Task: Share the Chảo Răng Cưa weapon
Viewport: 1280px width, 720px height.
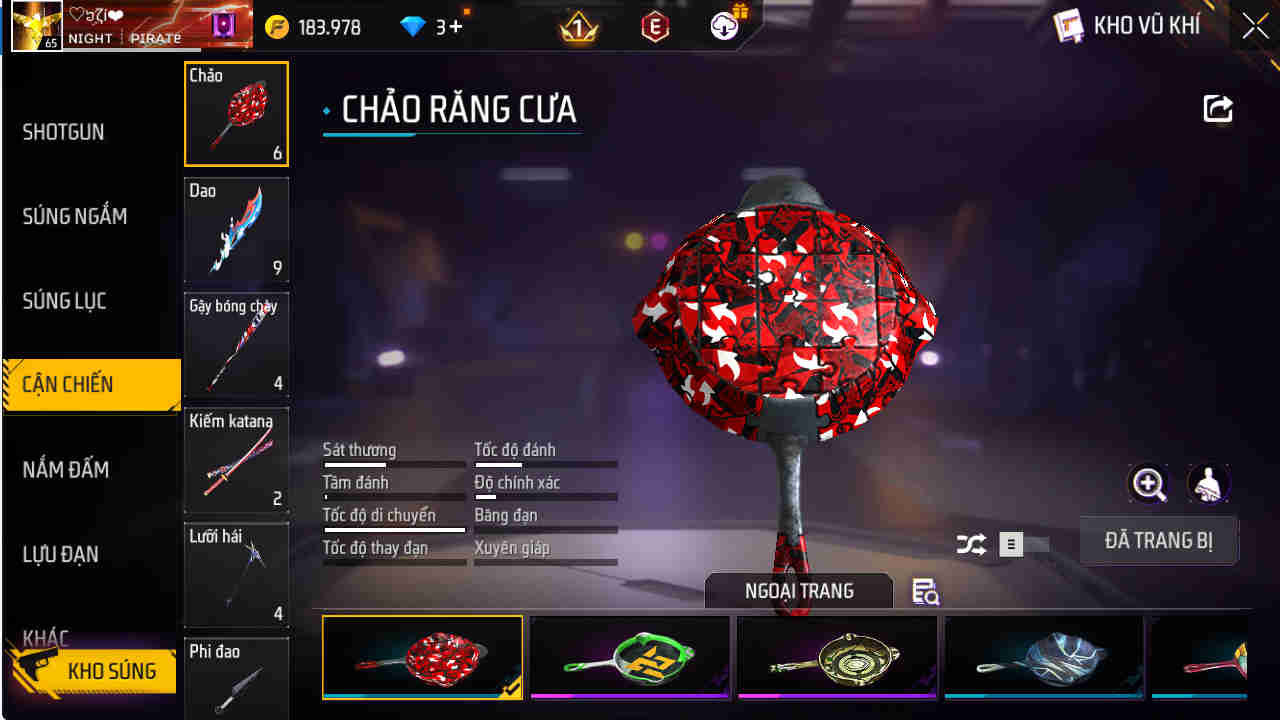Action: pos(1217,109)
